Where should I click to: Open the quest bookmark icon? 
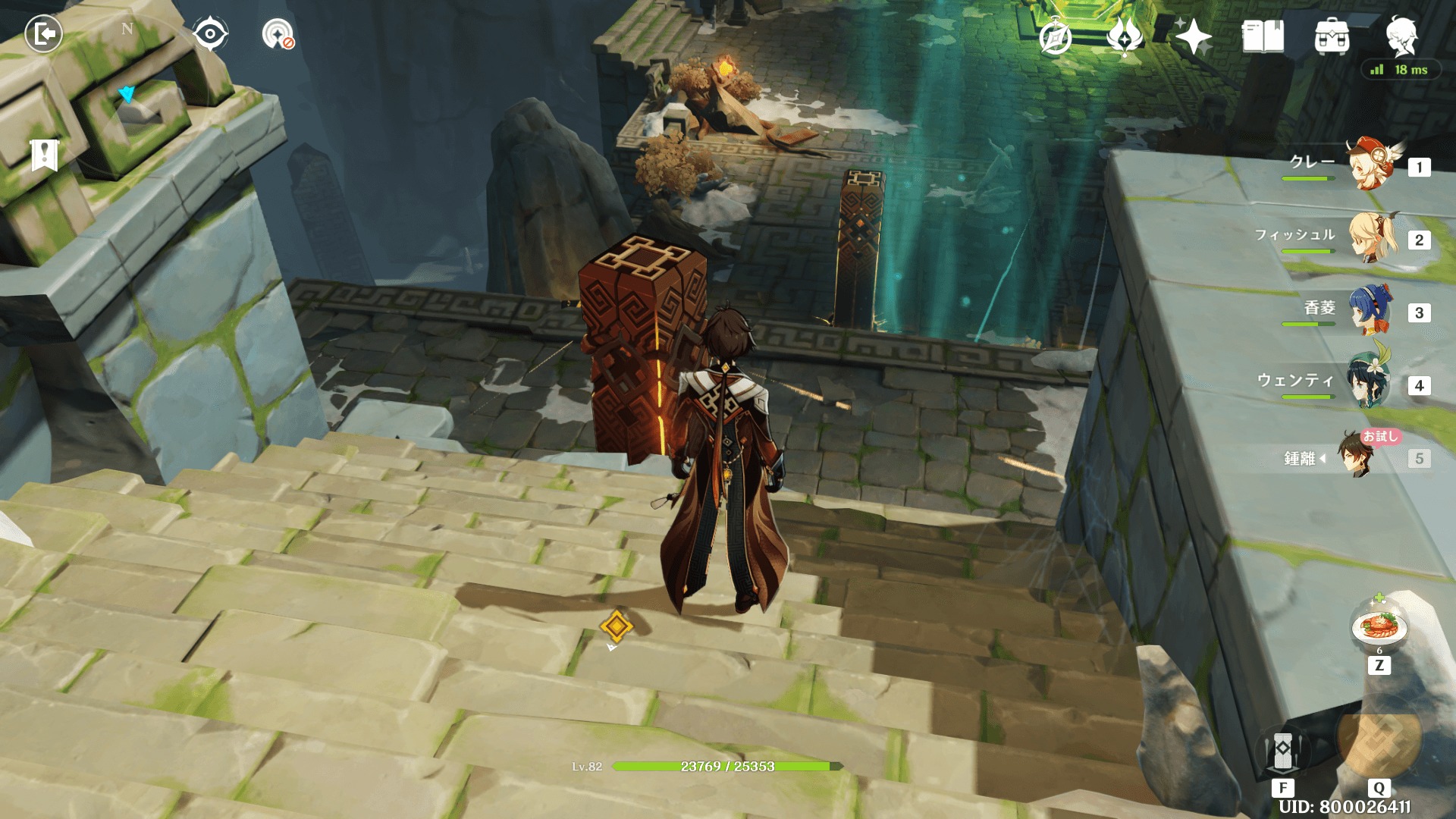45,155
